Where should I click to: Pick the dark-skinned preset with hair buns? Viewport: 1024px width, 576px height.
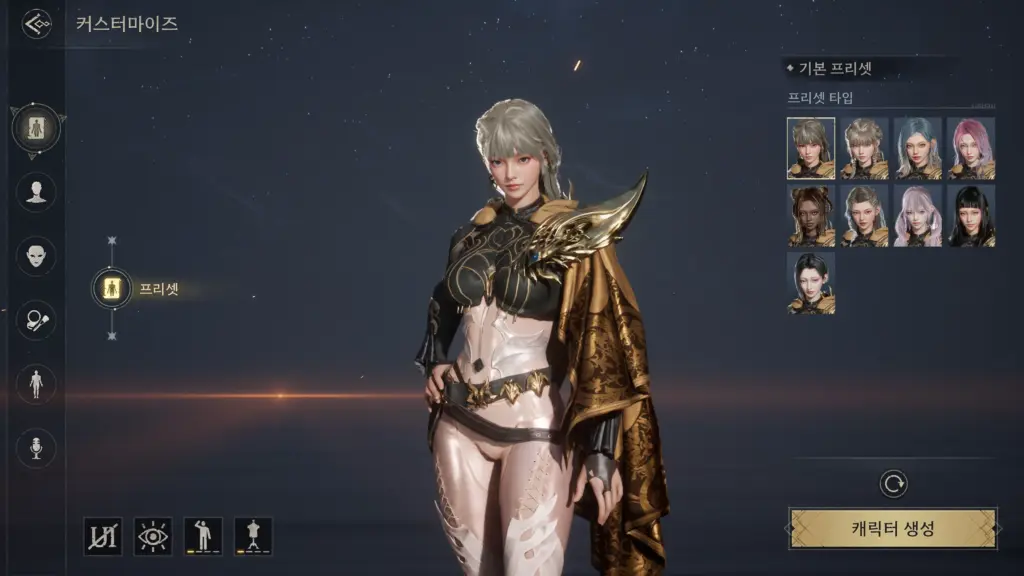811,215
